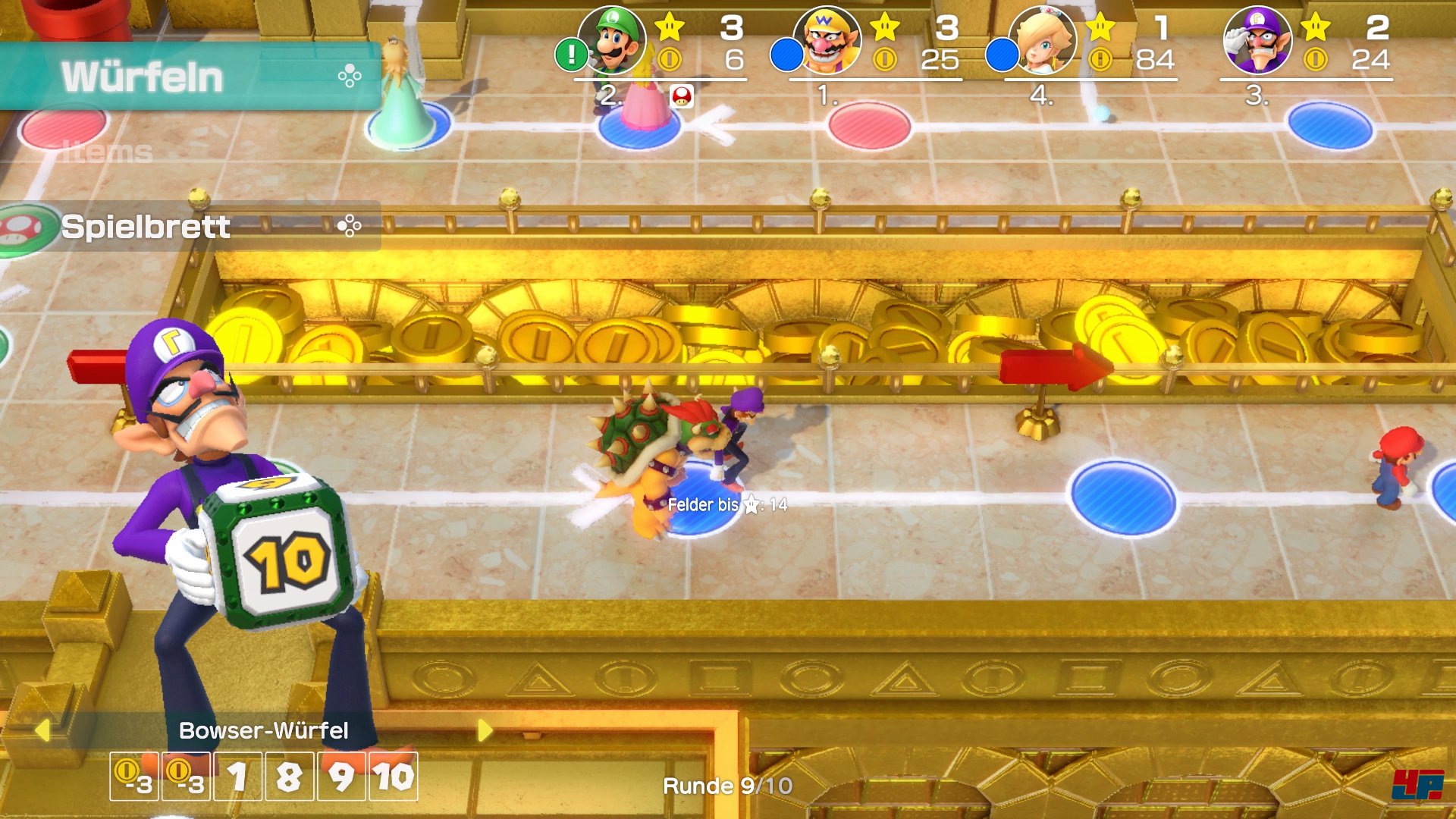Select the Würfeln menu option
Image resolution: width=1456 pixels, height=819 pixels.
[x=190, y=77]
